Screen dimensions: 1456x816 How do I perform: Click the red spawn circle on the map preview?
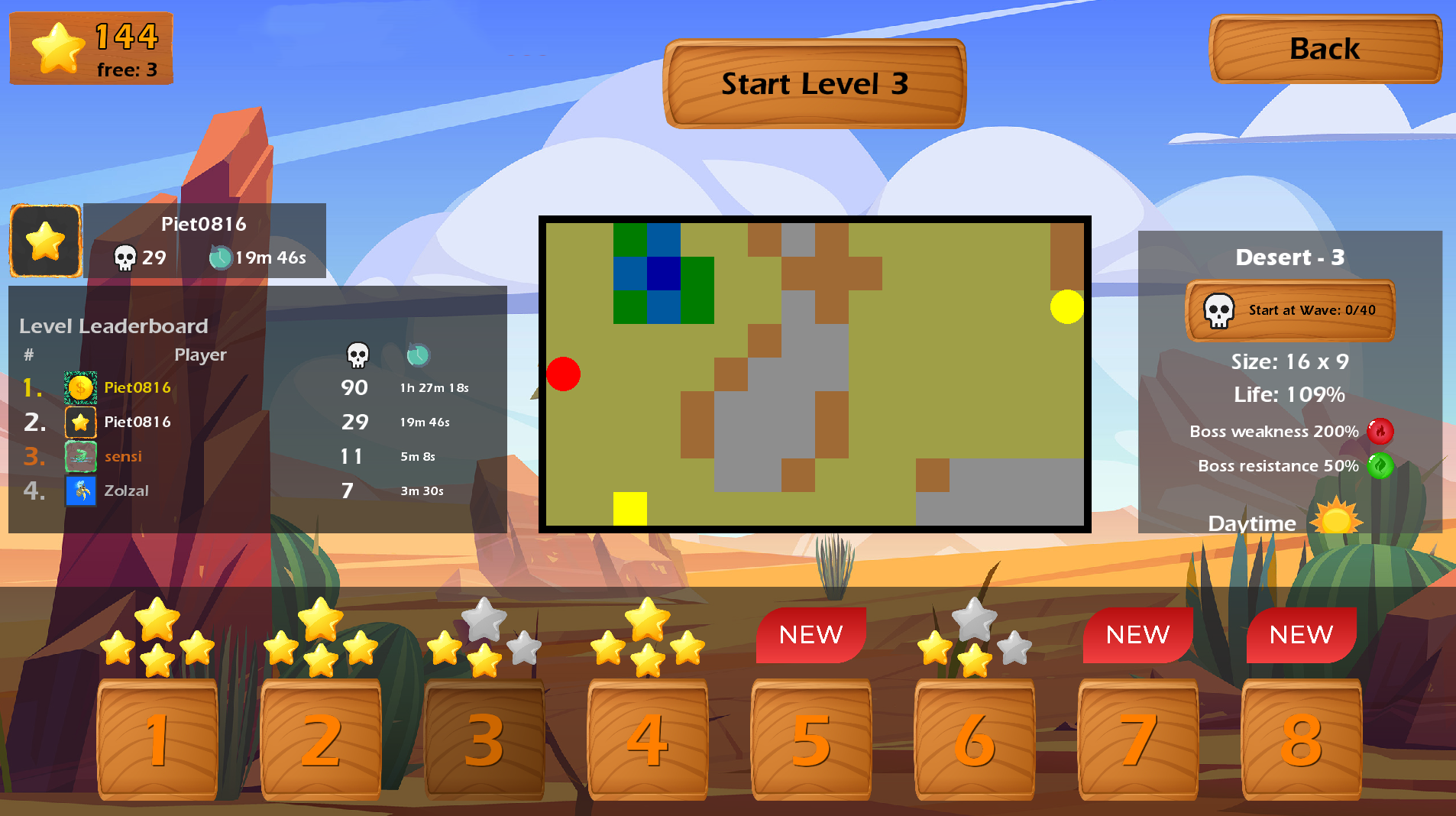click(564, 374)
